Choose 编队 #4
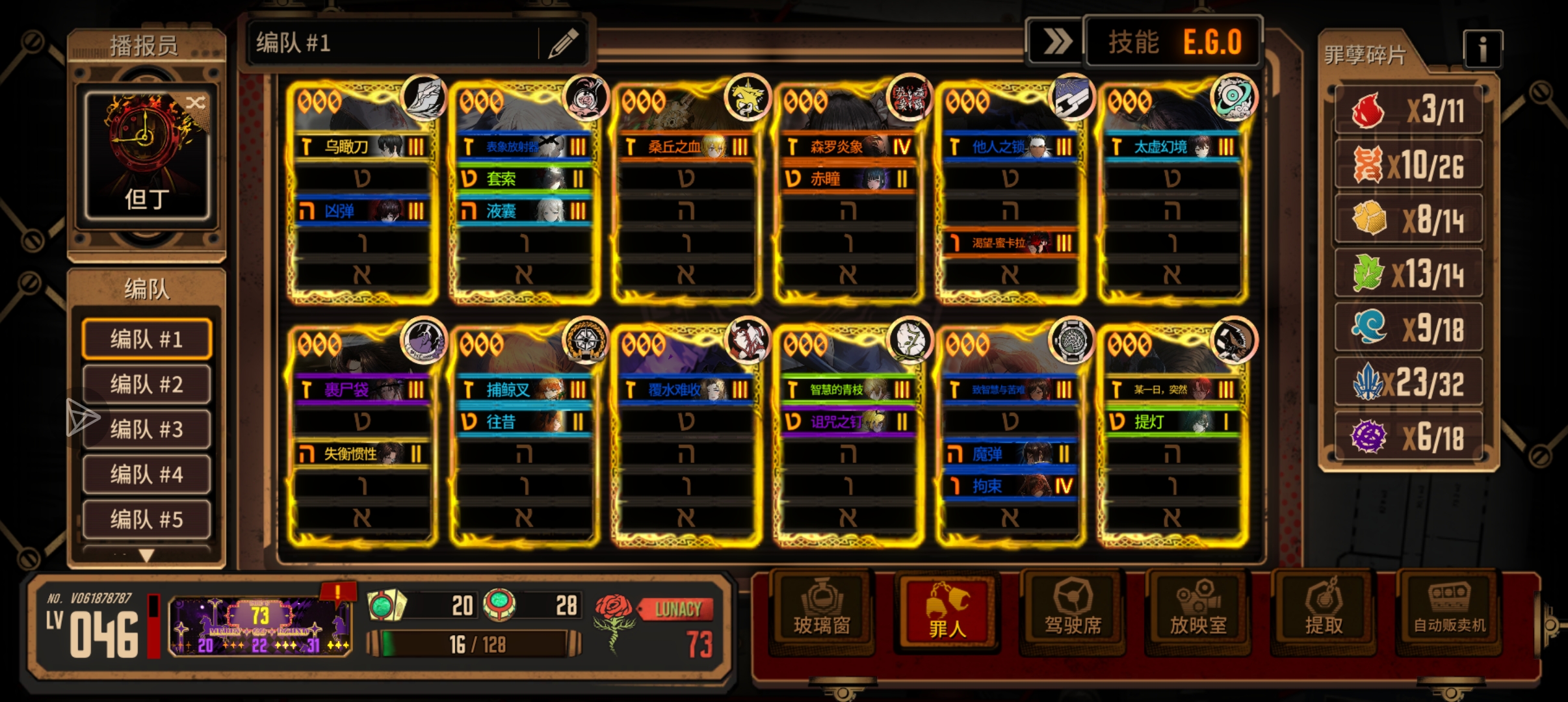Image resolution: width=1568 pixels, height=702 pixels. click(x=147, y=474)
